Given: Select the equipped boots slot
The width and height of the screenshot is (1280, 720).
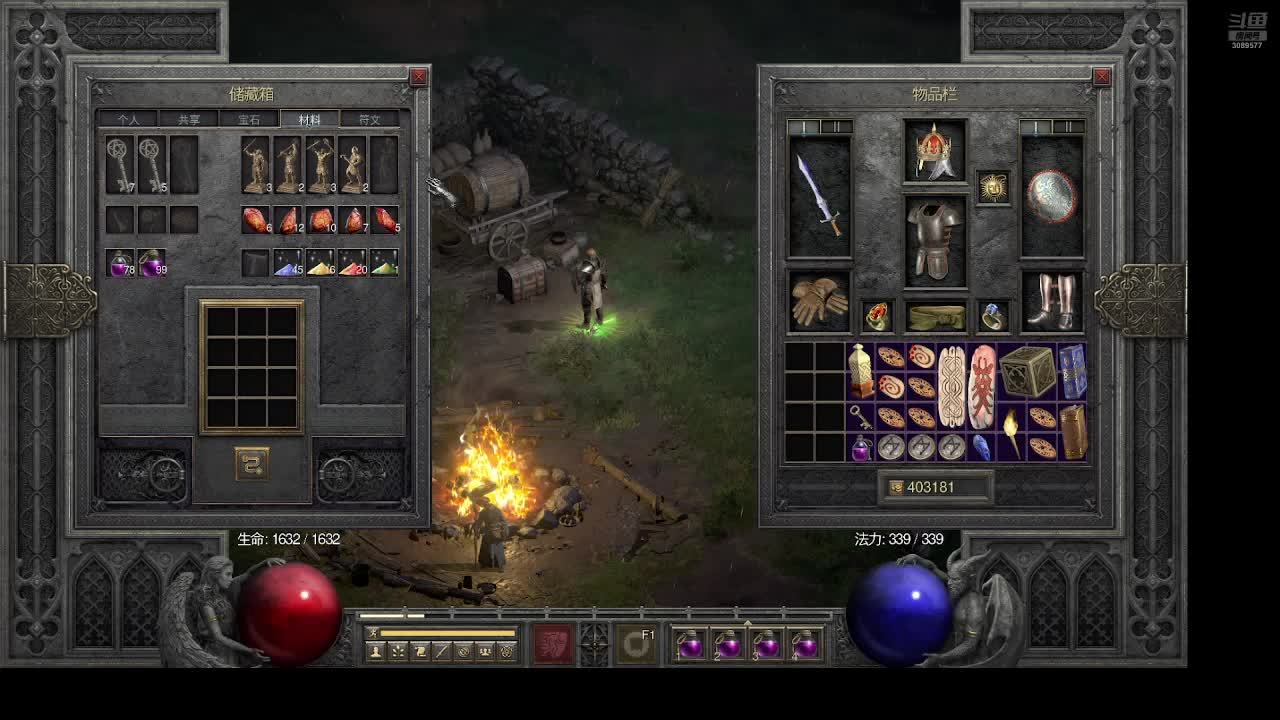Looking at the screenshot, I should click(1052, 301).
